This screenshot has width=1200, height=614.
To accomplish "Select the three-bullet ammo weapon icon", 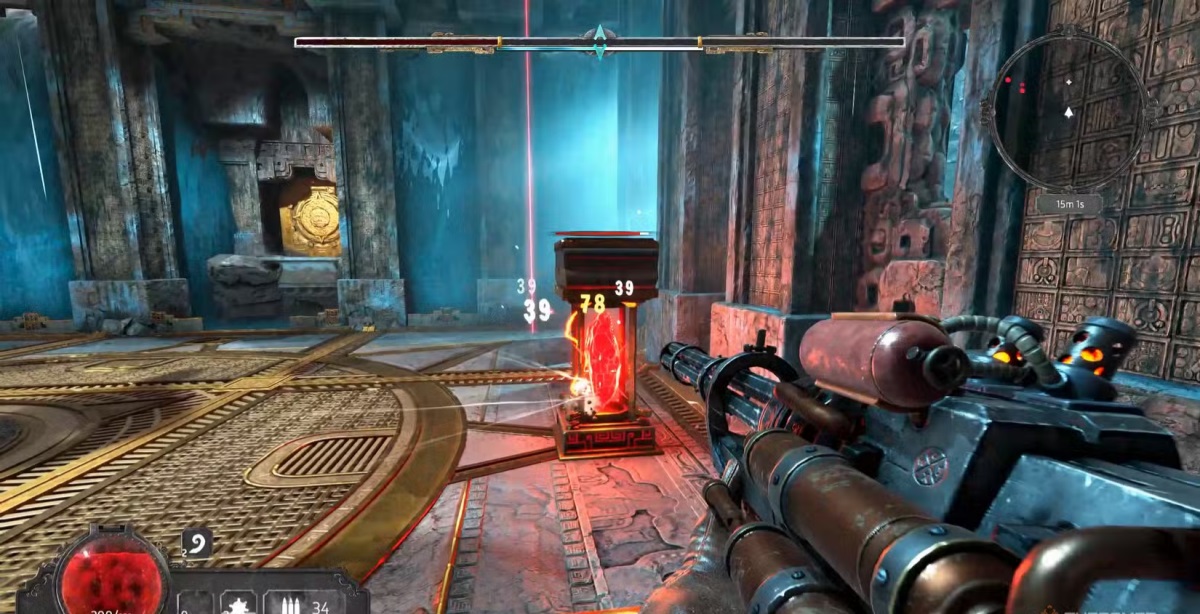I will (x=290, y=603).
